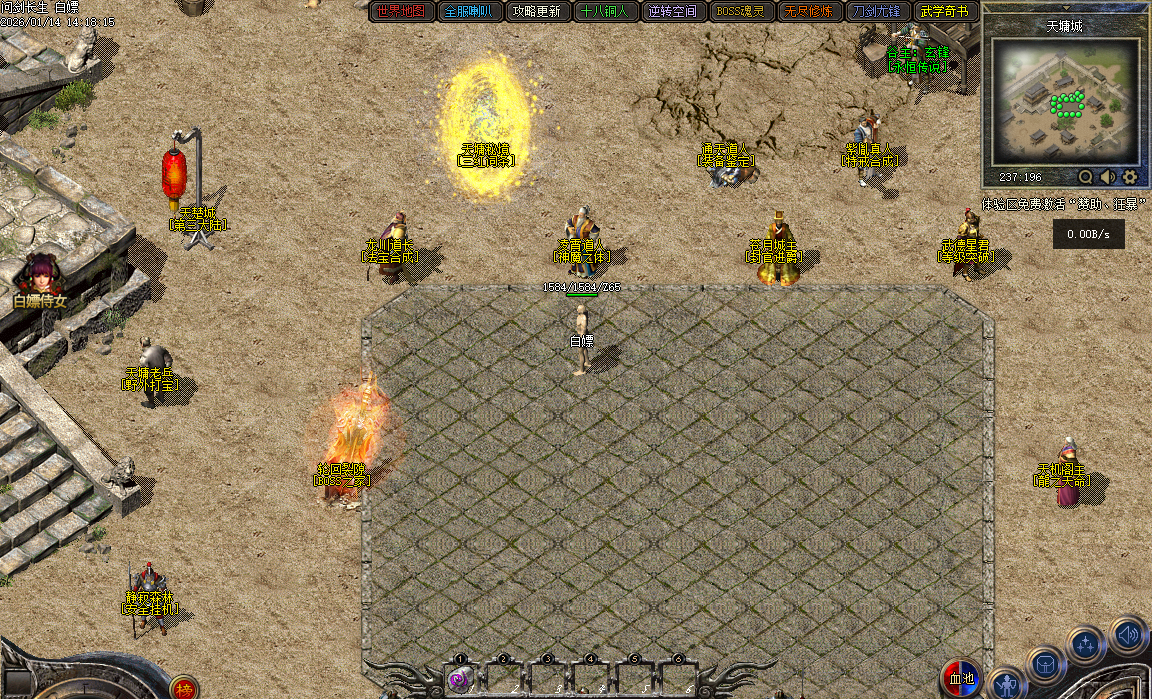Open settings with the minimap gear icon

click(x=1130, y=177)
